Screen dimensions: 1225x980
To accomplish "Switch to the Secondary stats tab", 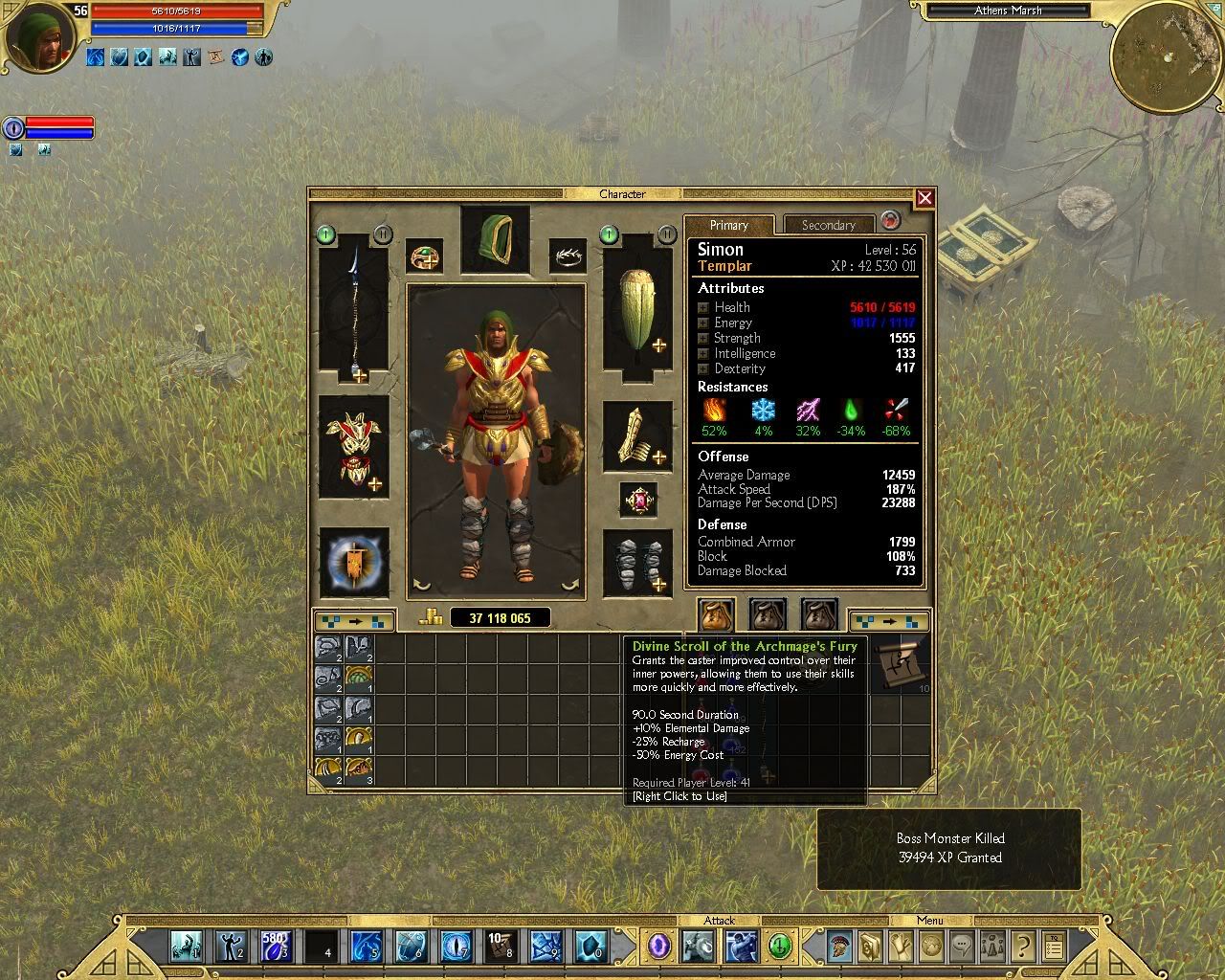I will (x=828, y=225).
